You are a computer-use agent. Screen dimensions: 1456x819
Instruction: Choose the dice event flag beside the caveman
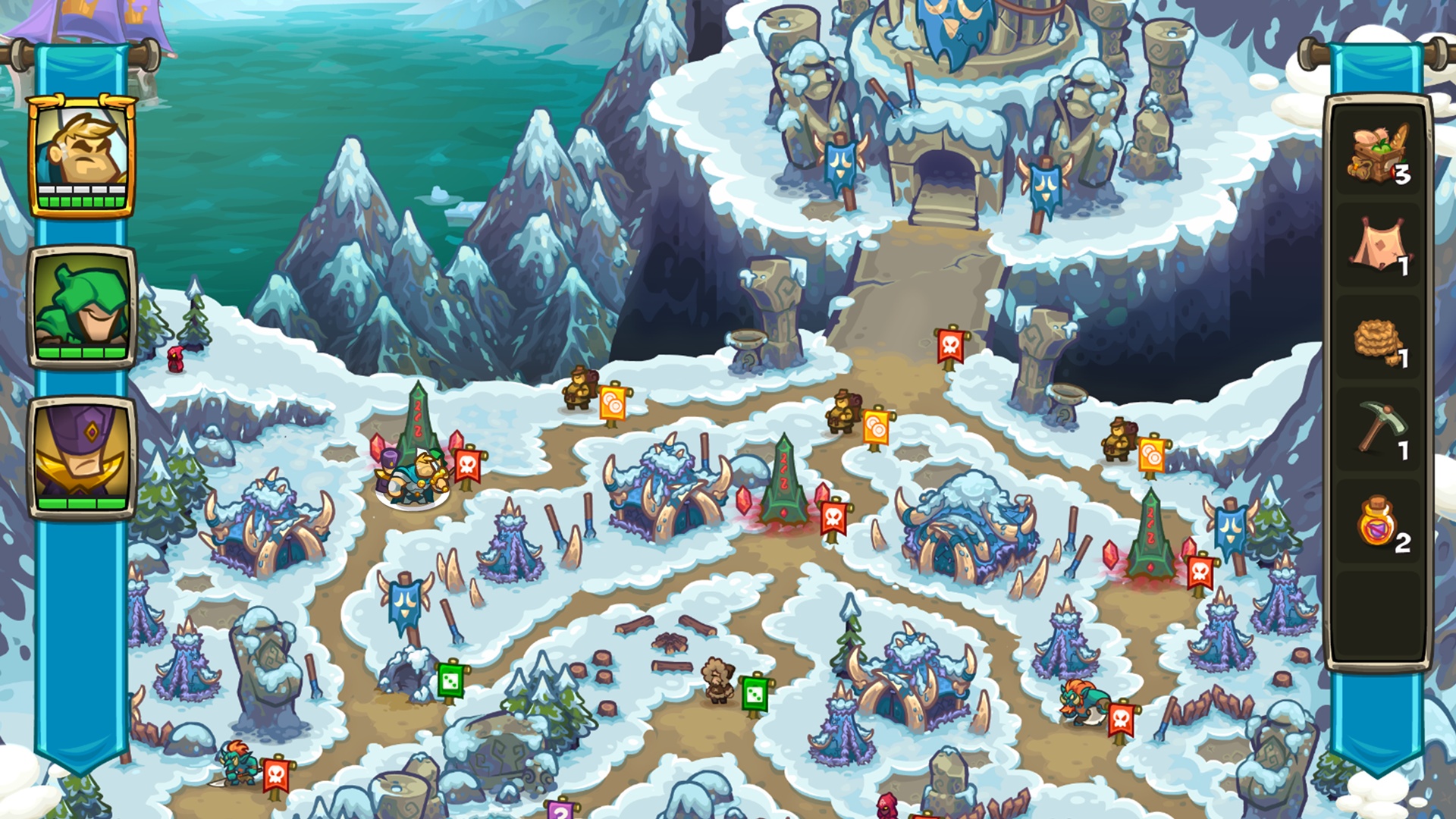tap(755, 694)
